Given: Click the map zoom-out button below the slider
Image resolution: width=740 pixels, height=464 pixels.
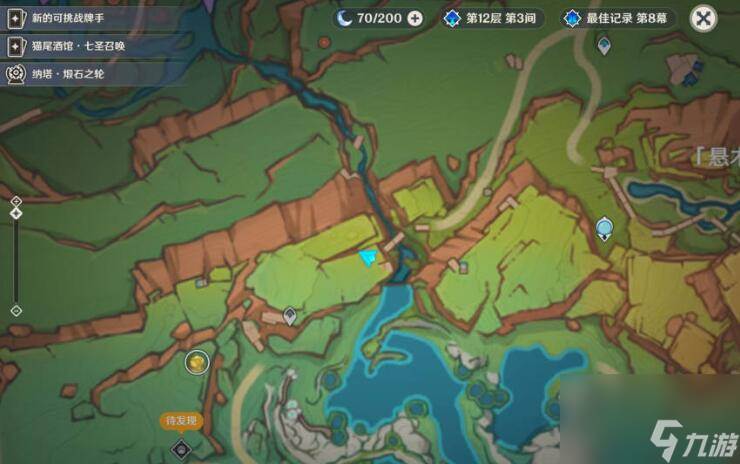Looking at the screenshot, I should 16,310.
